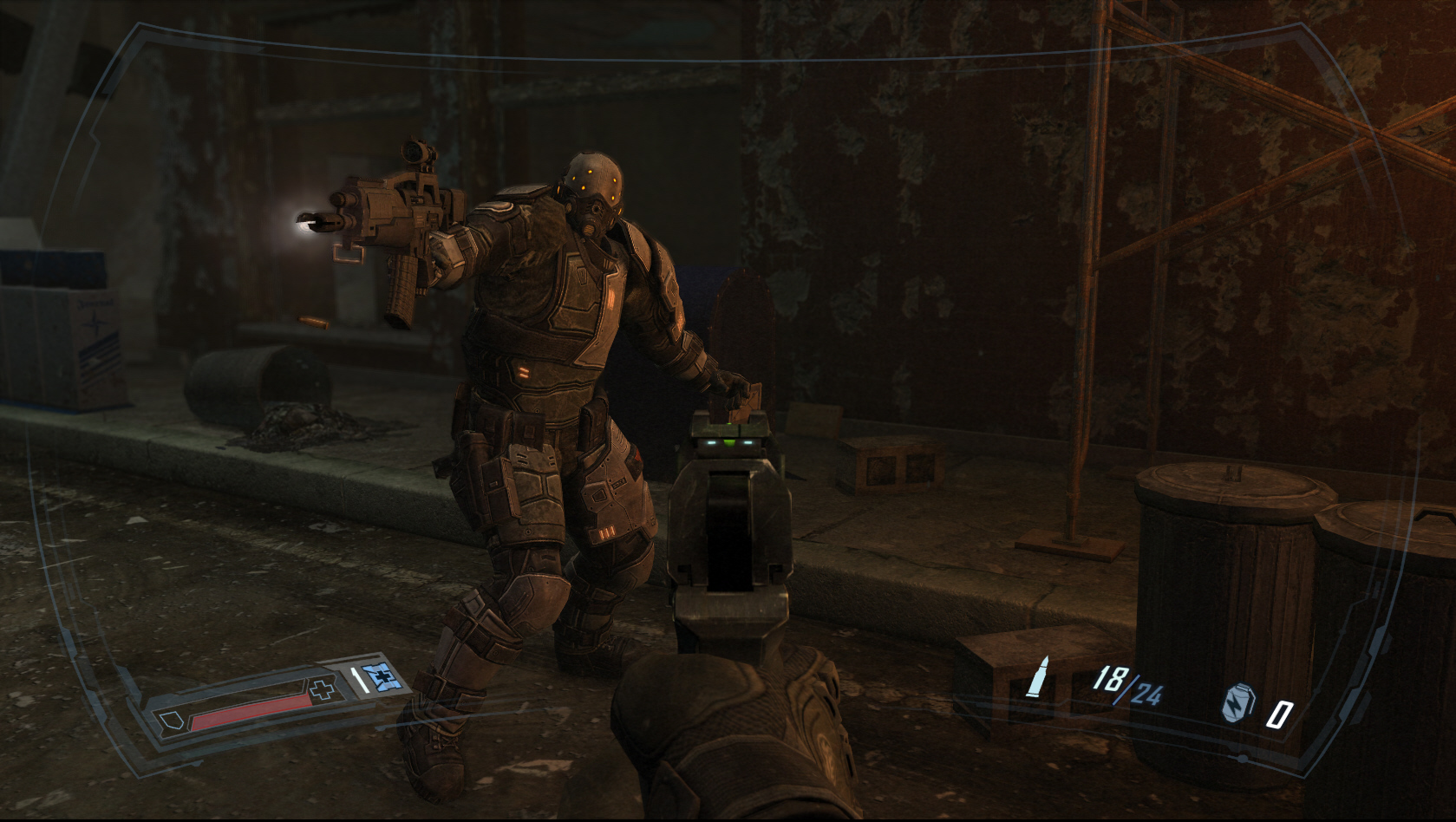
Task: Select the bullet ammo type icon
Action: click(x=1036, y=677)
